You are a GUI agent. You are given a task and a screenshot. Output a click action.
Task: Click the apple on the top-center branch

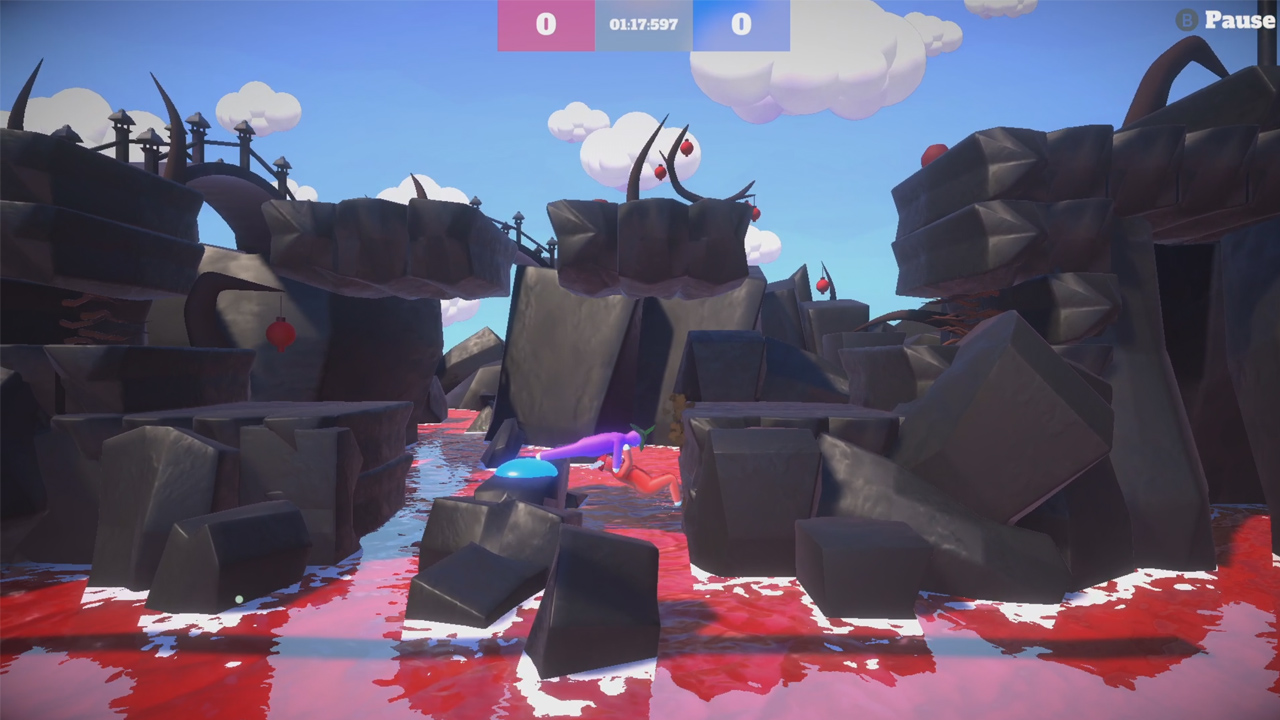click(688, 147)
